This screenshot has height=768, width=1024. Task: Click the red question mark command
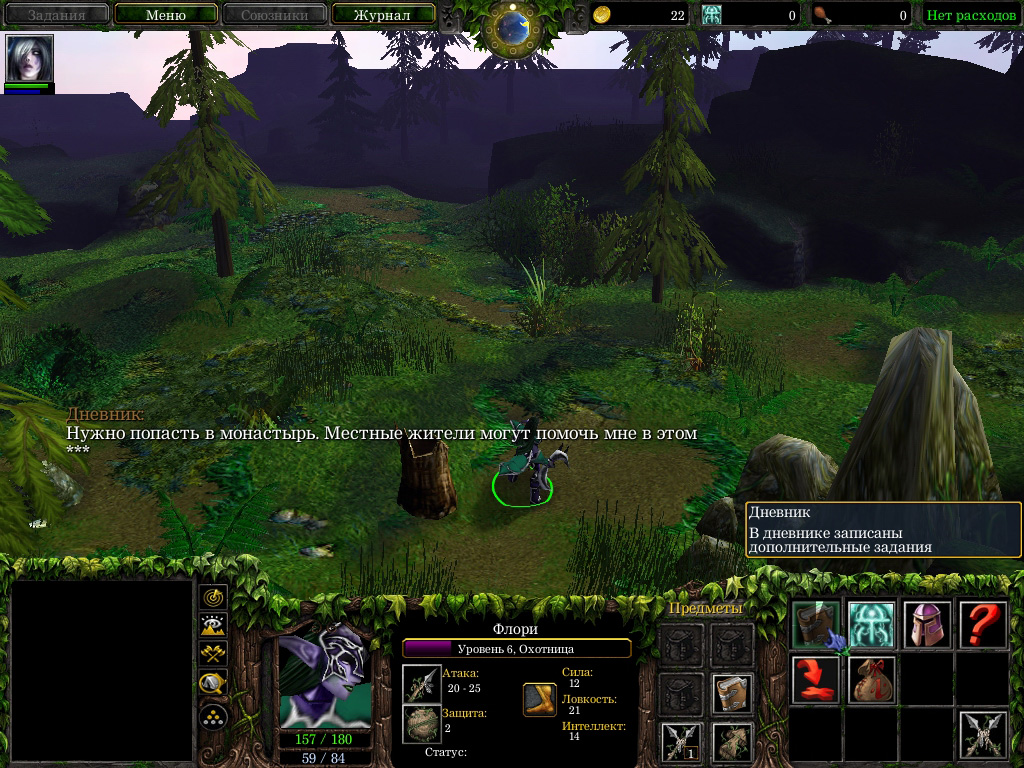coord(983,625)
